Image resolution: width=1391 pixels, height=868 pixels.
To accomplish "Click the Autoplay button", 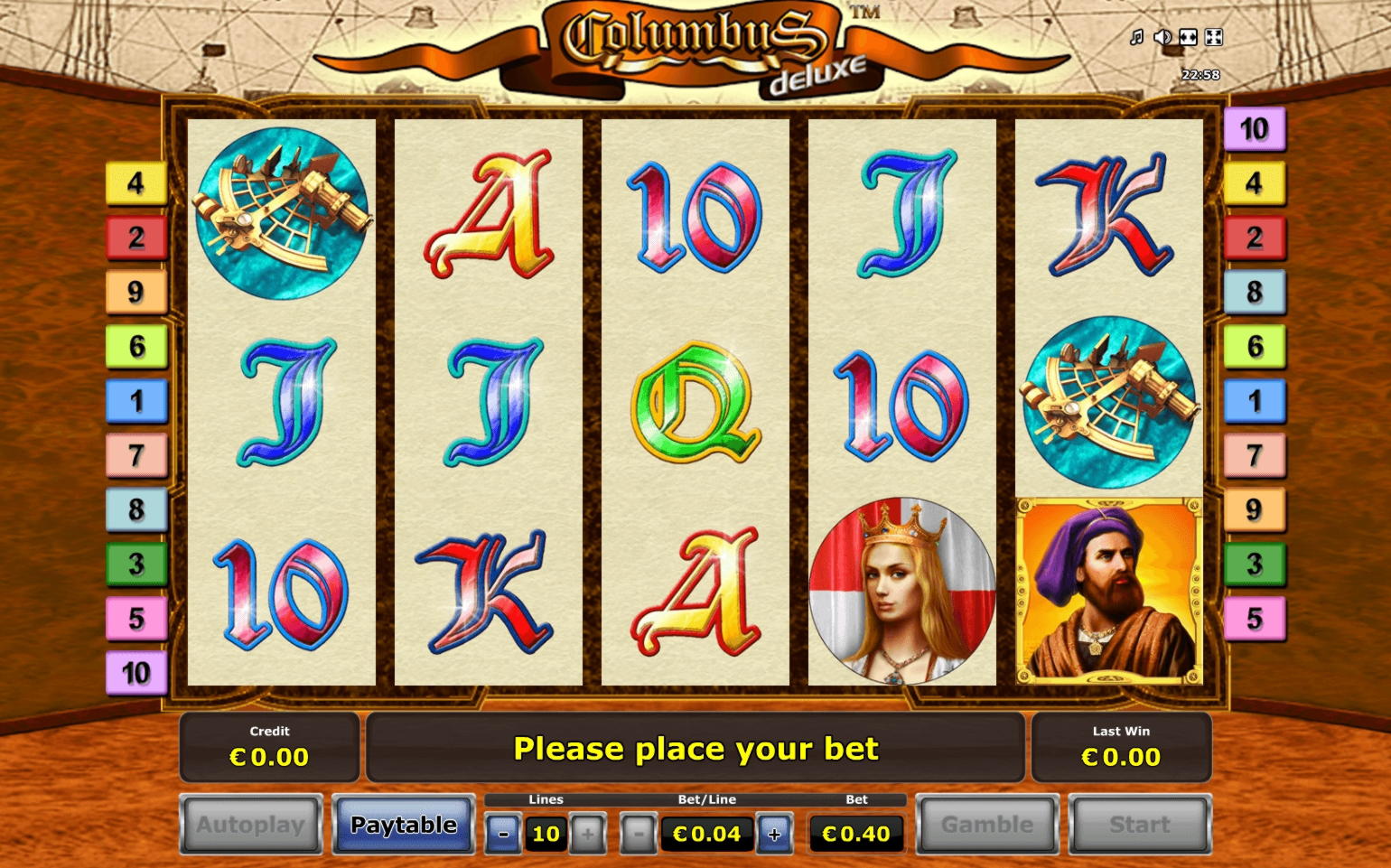I will (251, 825).
